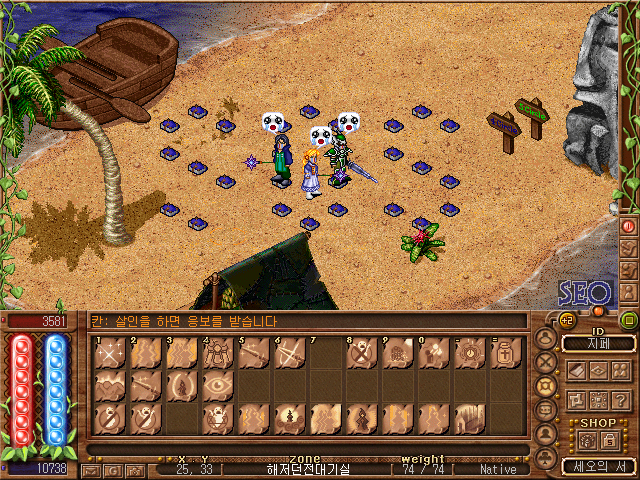Open the left SHOP icon button
Screen dimensions: 640x480
point(587,440)
